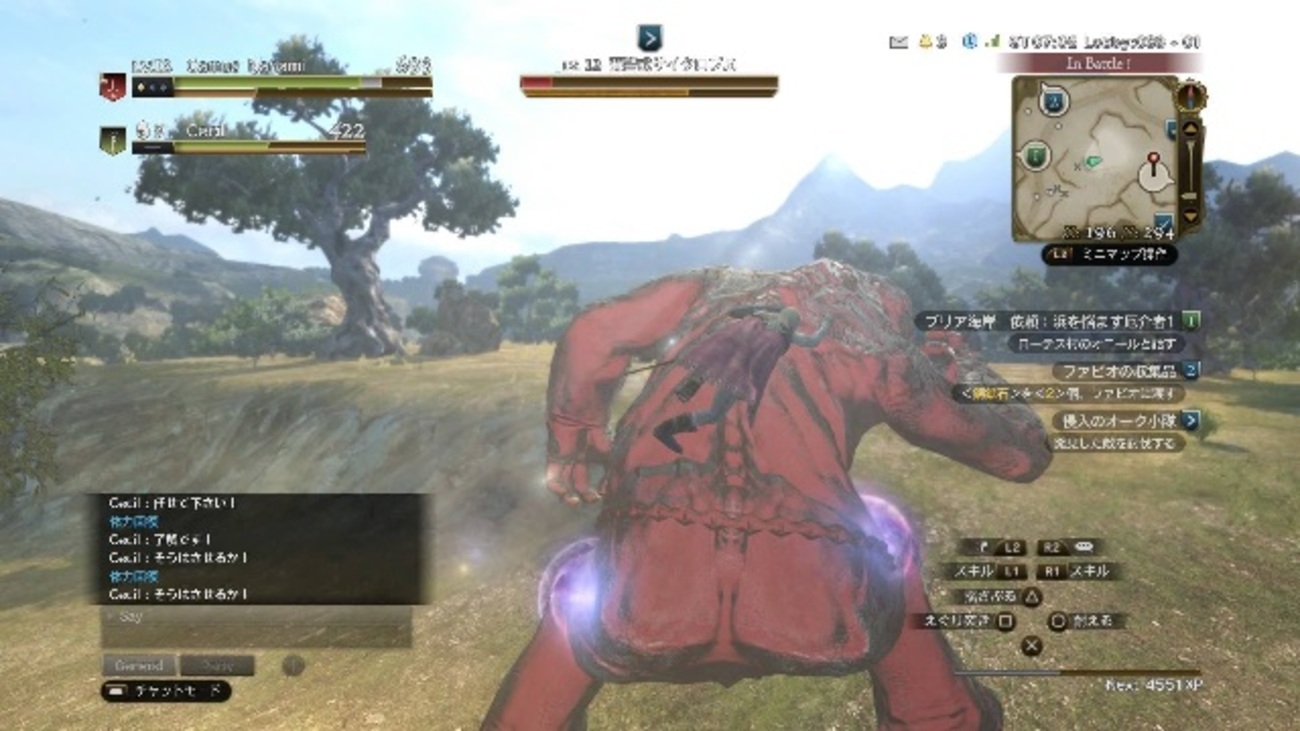The height and width of the screenshot is (731, 1300).
Task: Switch to the General chat tab
Action: 139,666
